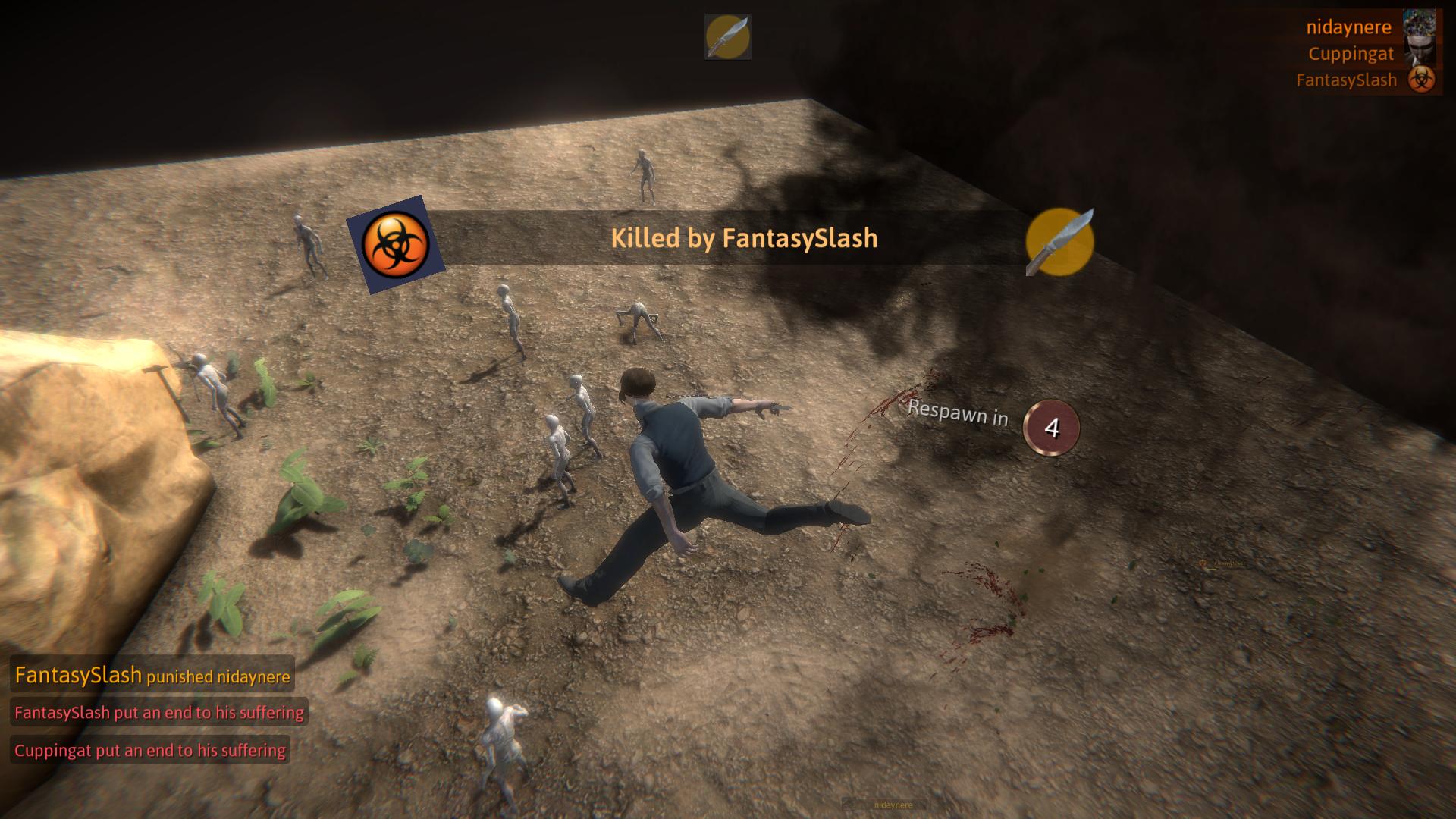Screen dimensions: 1456x819
Task: Select the knife weapon slot at top center
Action: pyautogui.click(x=727, y=36)
